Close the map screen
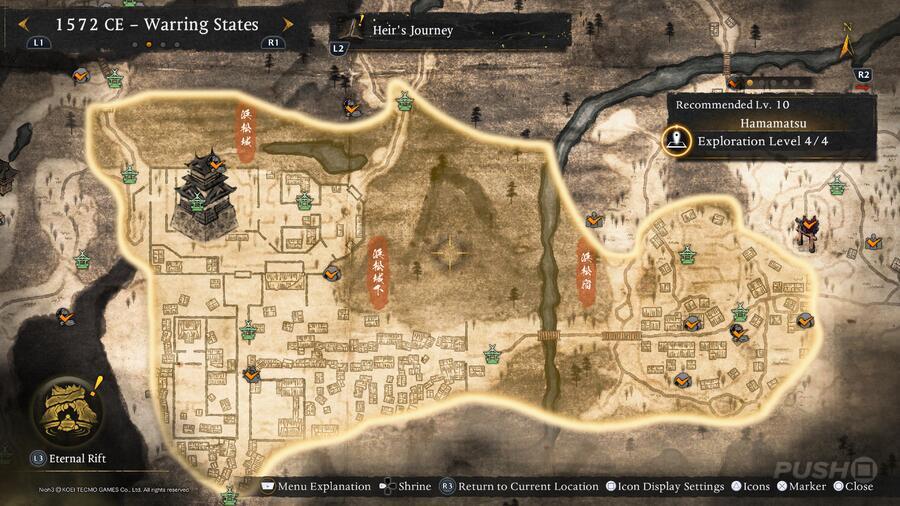The width and height of the screenshot is (900, 506). tap(851, 487)
